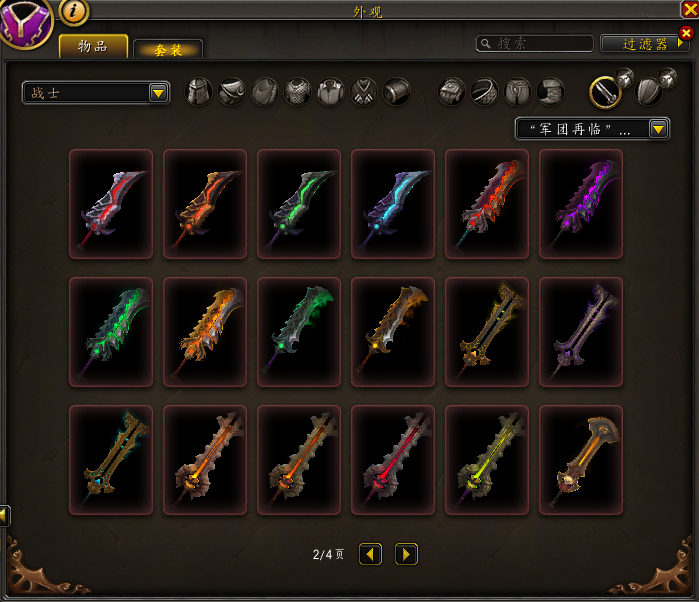
Task: Select the highlighted main-hand weapon slot
Action: pos(604,92)
